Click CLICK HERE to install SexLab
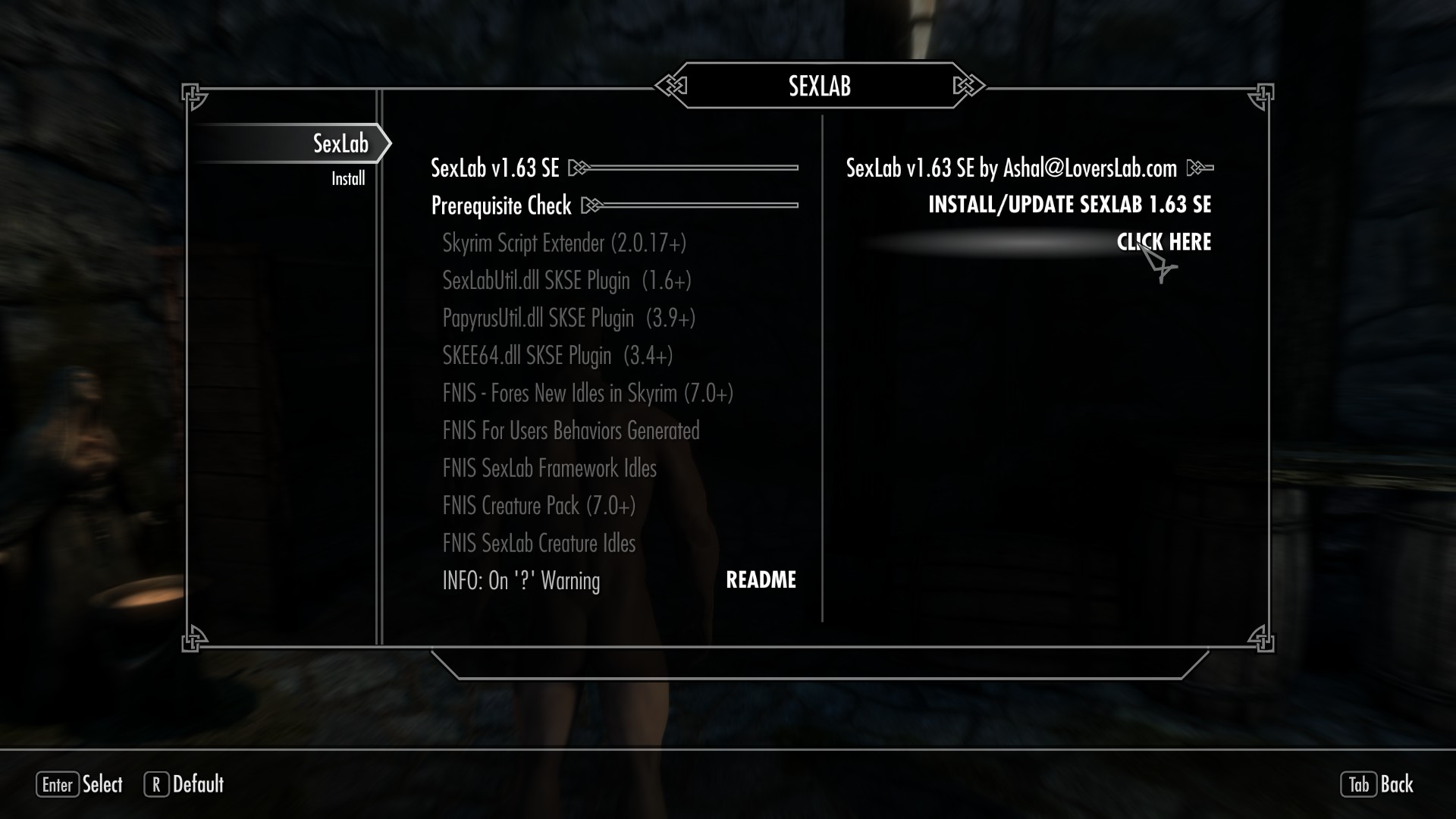 [1164, 242]
